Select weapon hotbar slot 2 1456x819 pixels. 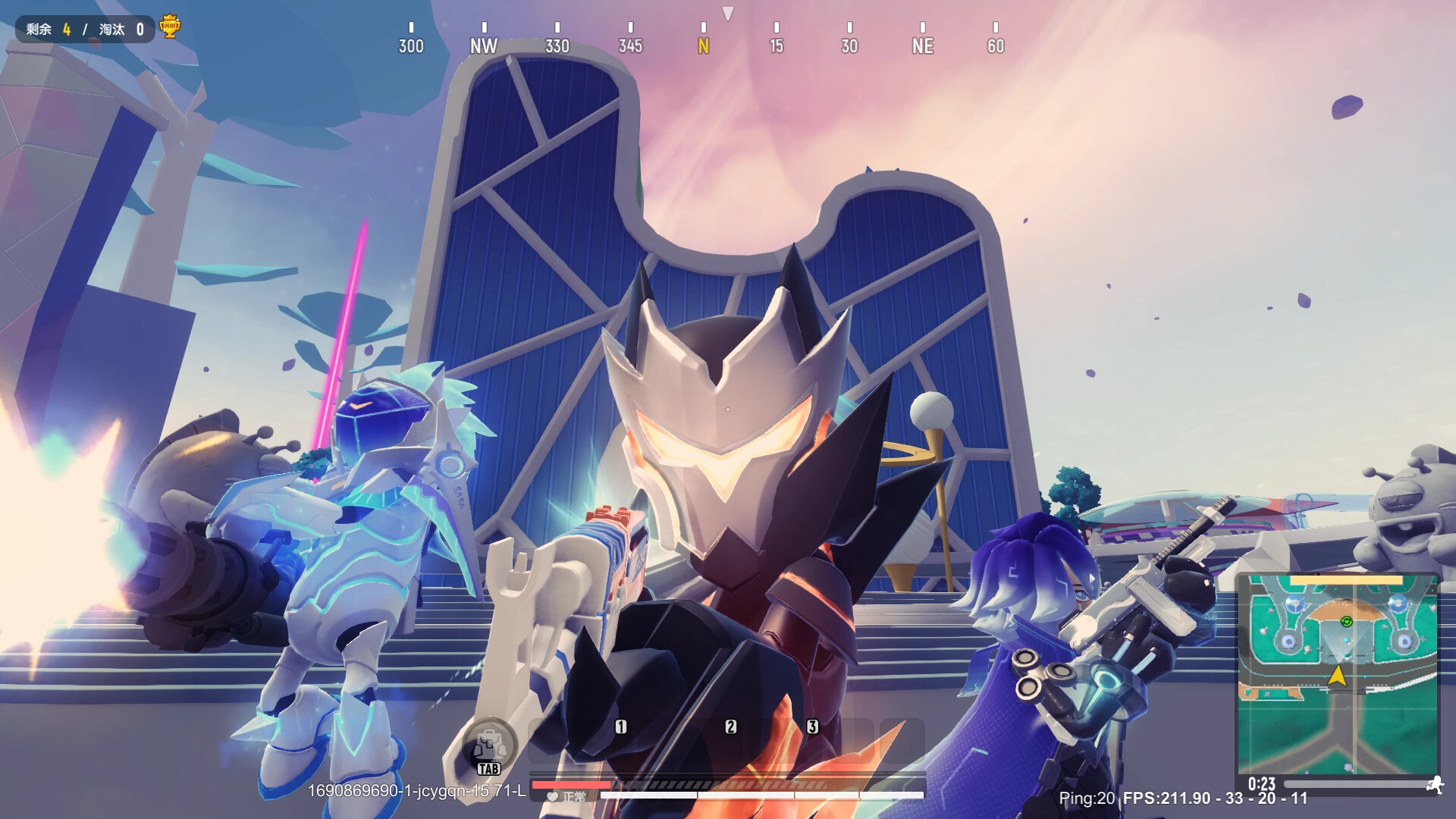[730, 726]
